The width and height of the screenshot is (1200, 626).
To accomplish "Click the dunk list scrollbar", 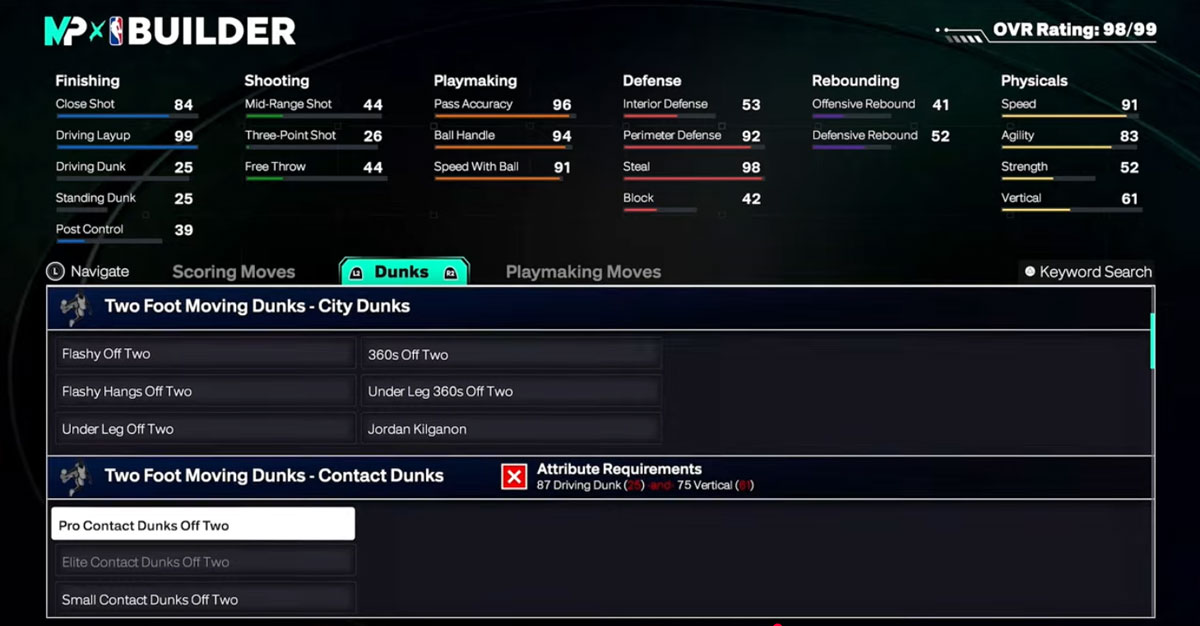I will 1153,341.
